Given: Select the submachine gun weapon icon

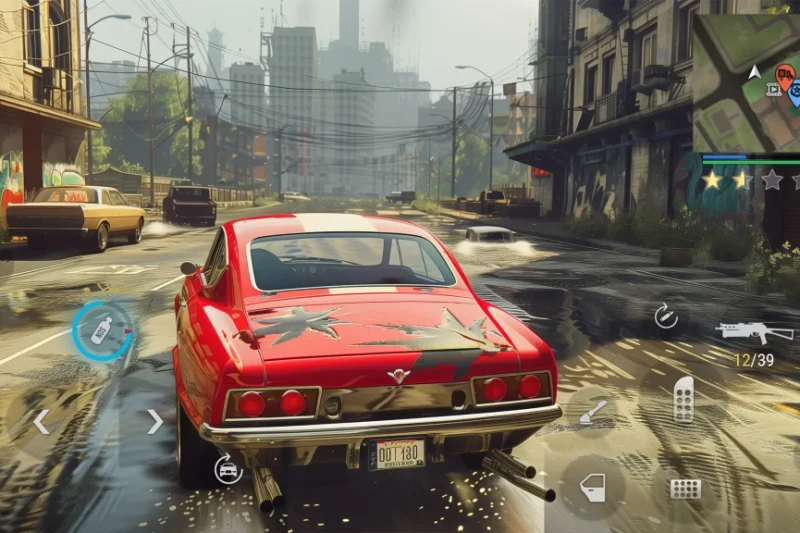Looking at the screenshot, I should [754, 332].
